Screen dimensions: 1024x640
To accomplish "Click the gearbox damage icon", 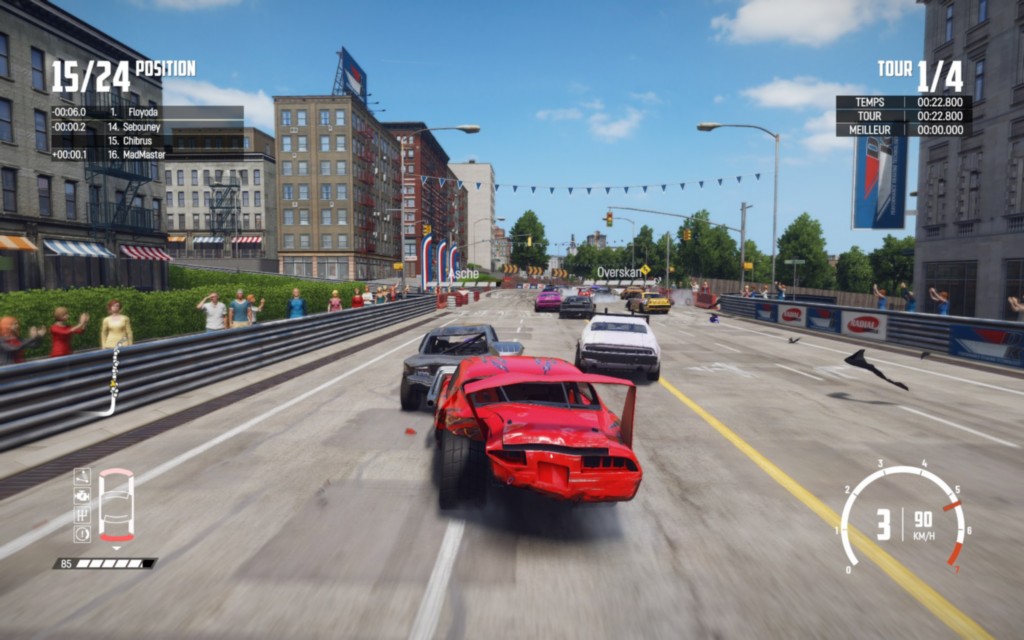I will click(x=82, y=514).
